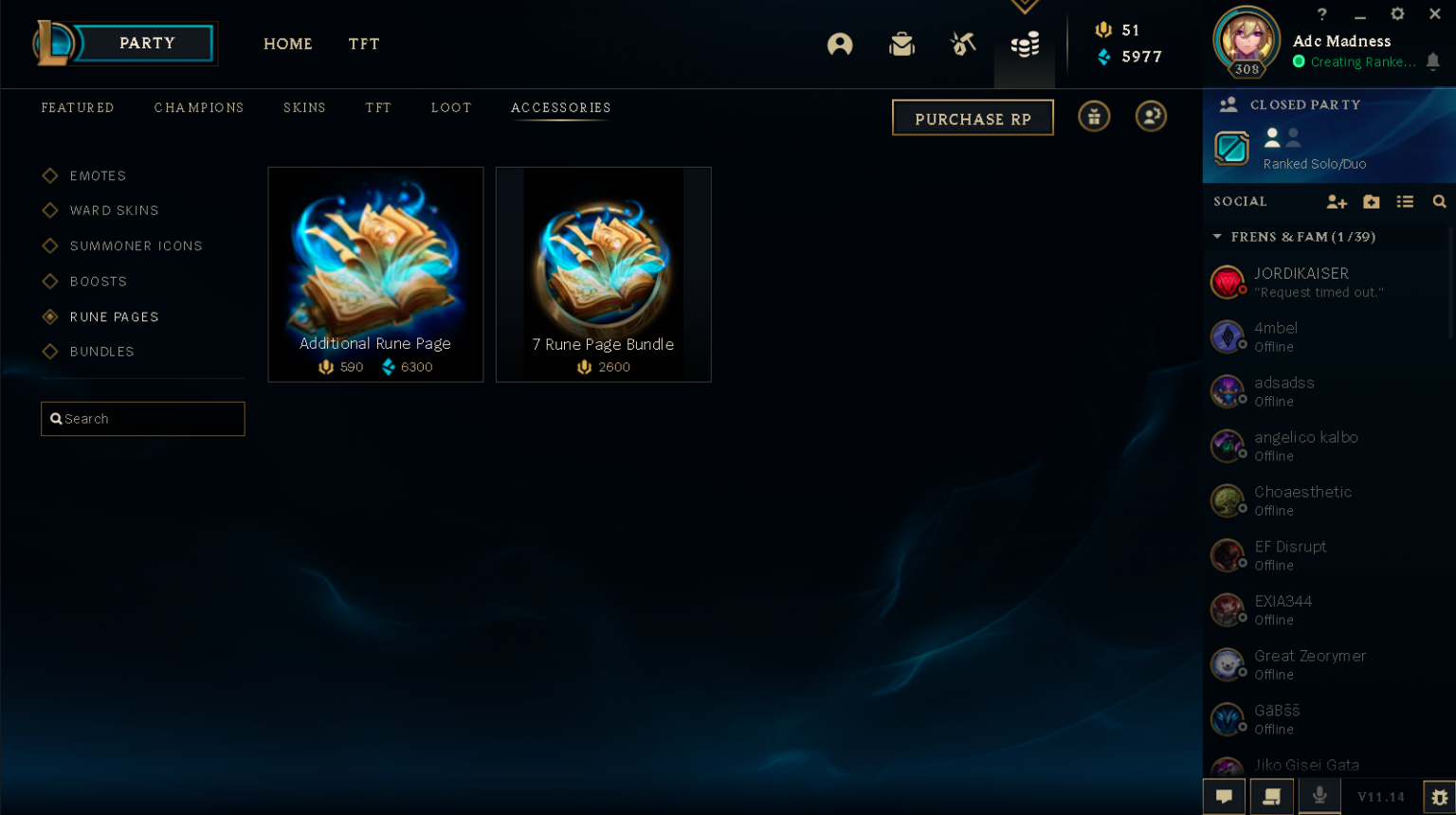Image resolution: width=1456 pixels, height=815 pixels.
Task: Open your profile via the person icon
Action: (x=840, y=44)
